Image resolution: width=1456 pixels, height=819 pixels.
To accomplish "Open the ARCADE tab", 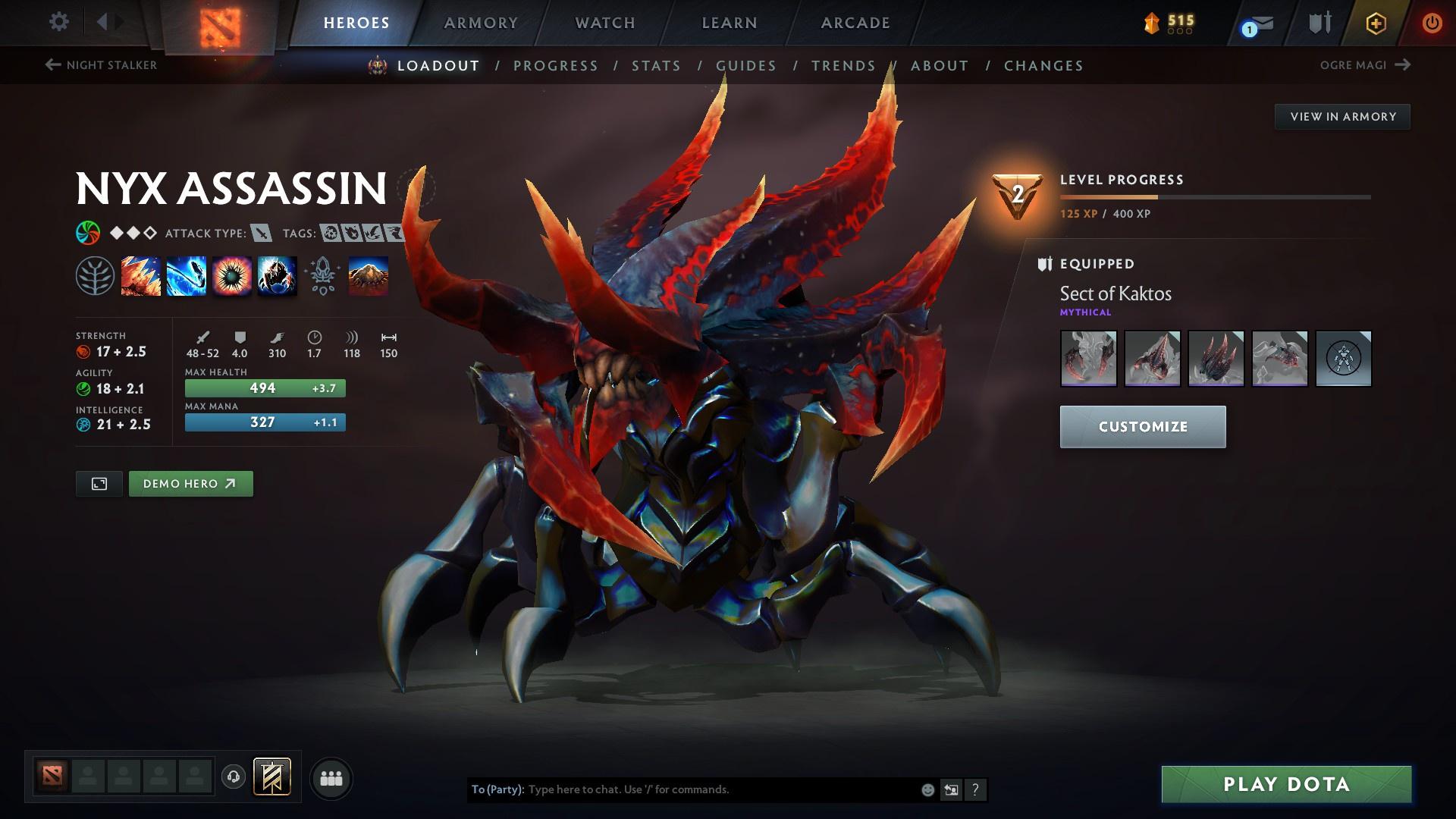I will tap(855, 22).
